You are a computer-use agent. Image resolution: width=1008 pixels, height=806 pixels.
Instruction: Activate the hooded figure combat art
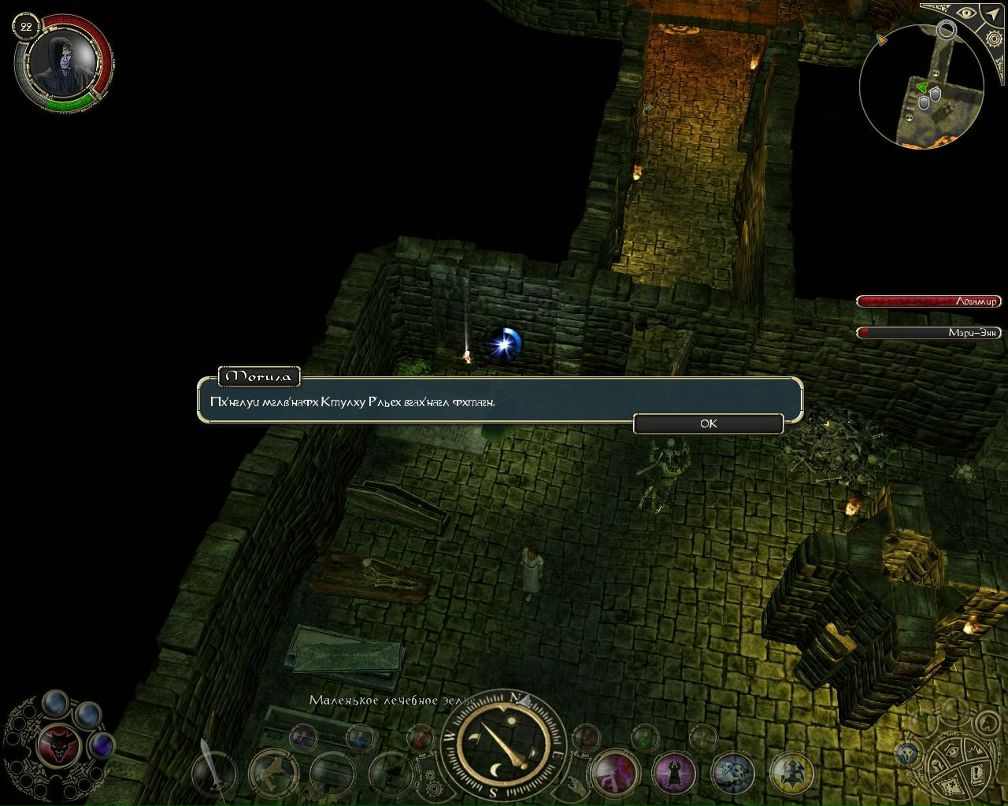[x=673, y=772]
